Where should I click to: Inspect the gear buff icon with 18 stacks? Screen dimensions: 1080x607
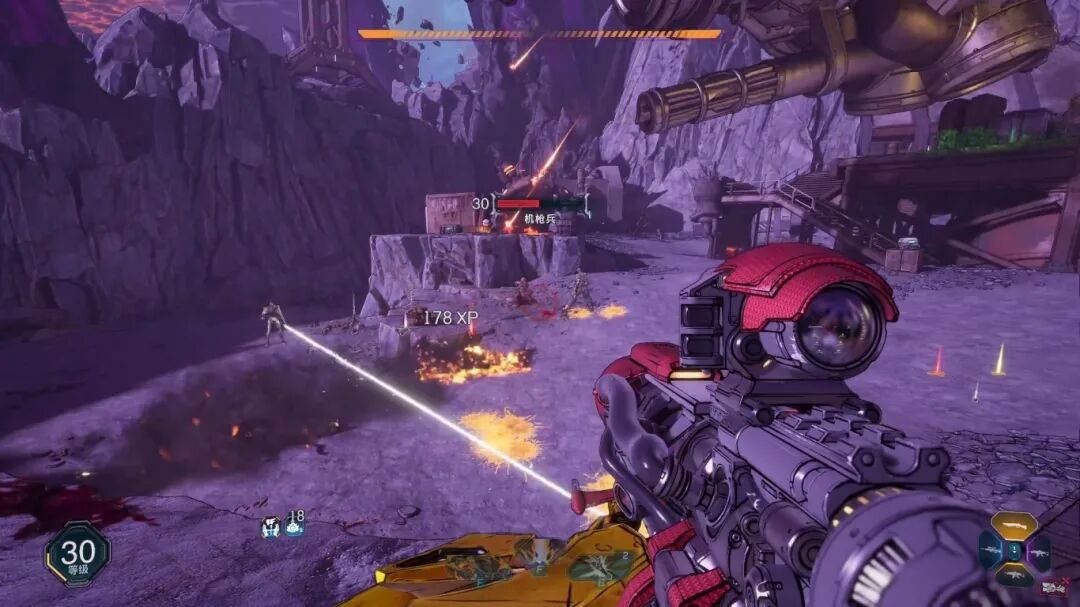coord(294,525)
